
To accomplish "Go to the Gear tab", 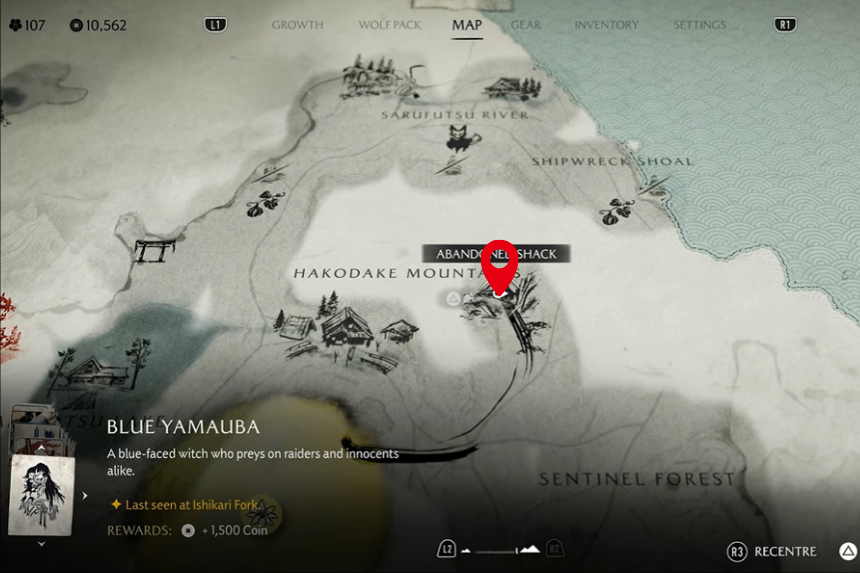I will coord(526,25).
